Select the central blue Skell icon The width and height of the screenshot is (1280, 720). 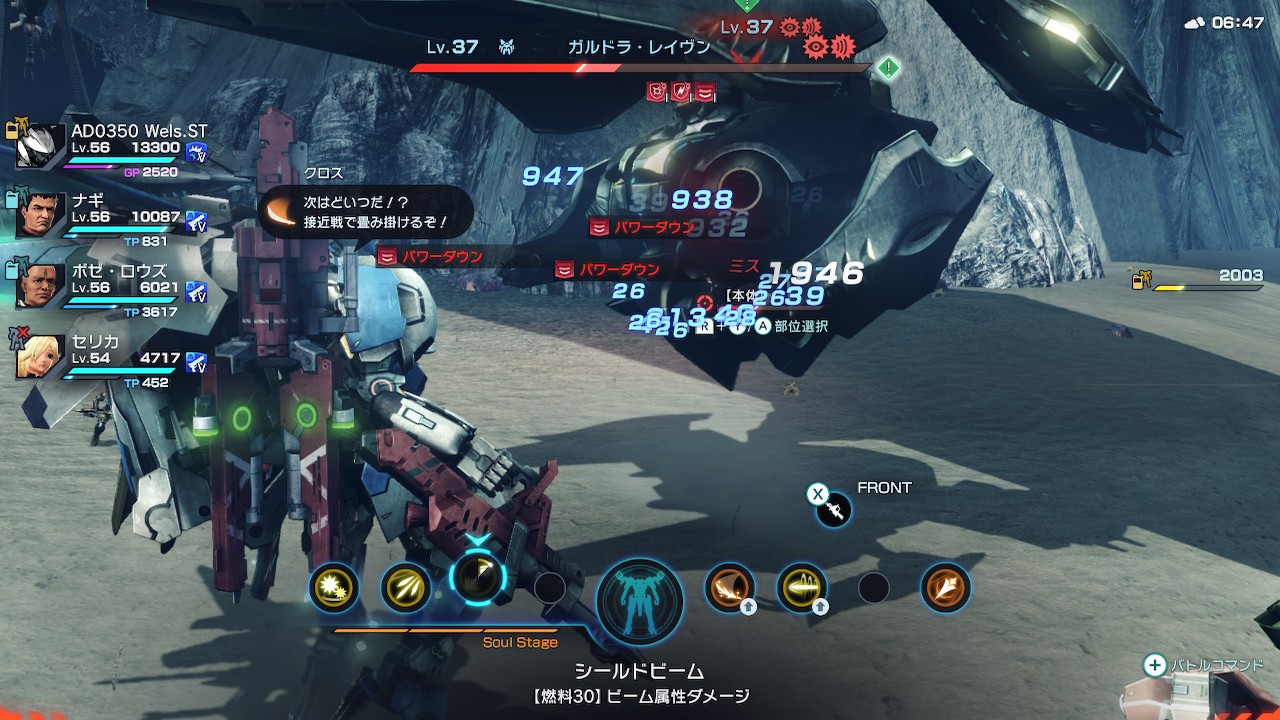coord(640,601)
